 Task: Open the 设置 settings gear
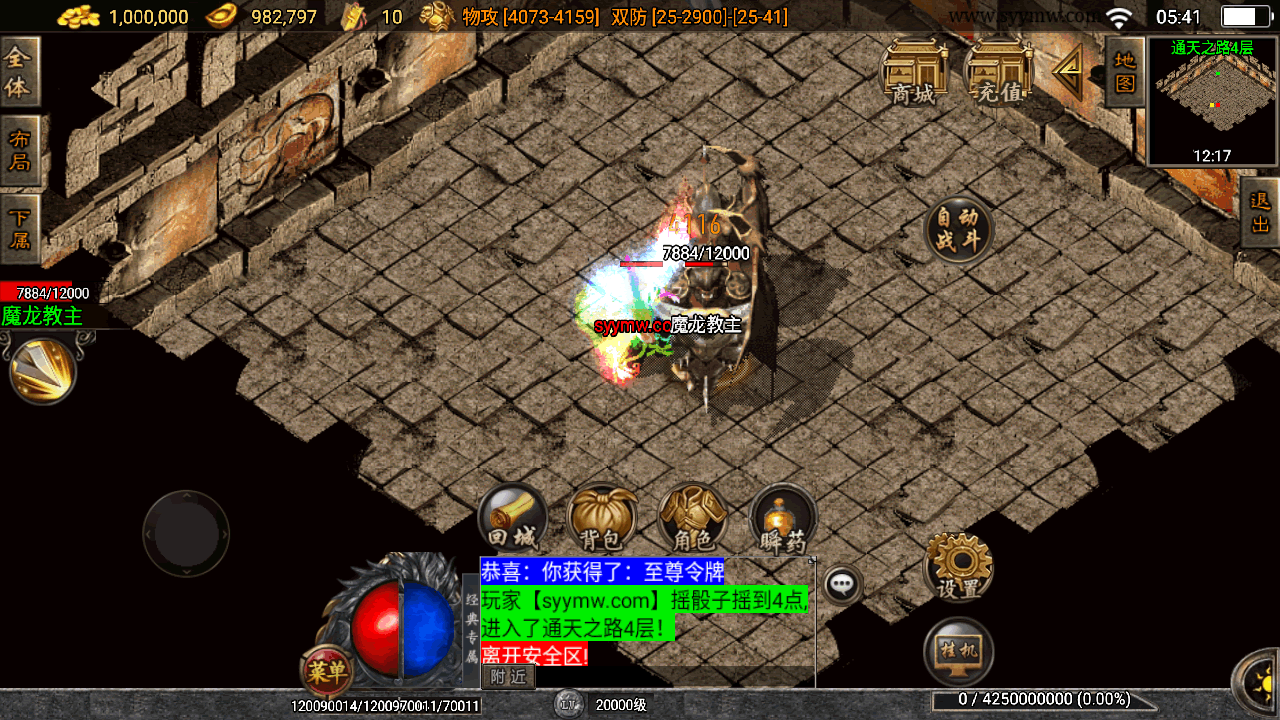click(x=958, y=566)
